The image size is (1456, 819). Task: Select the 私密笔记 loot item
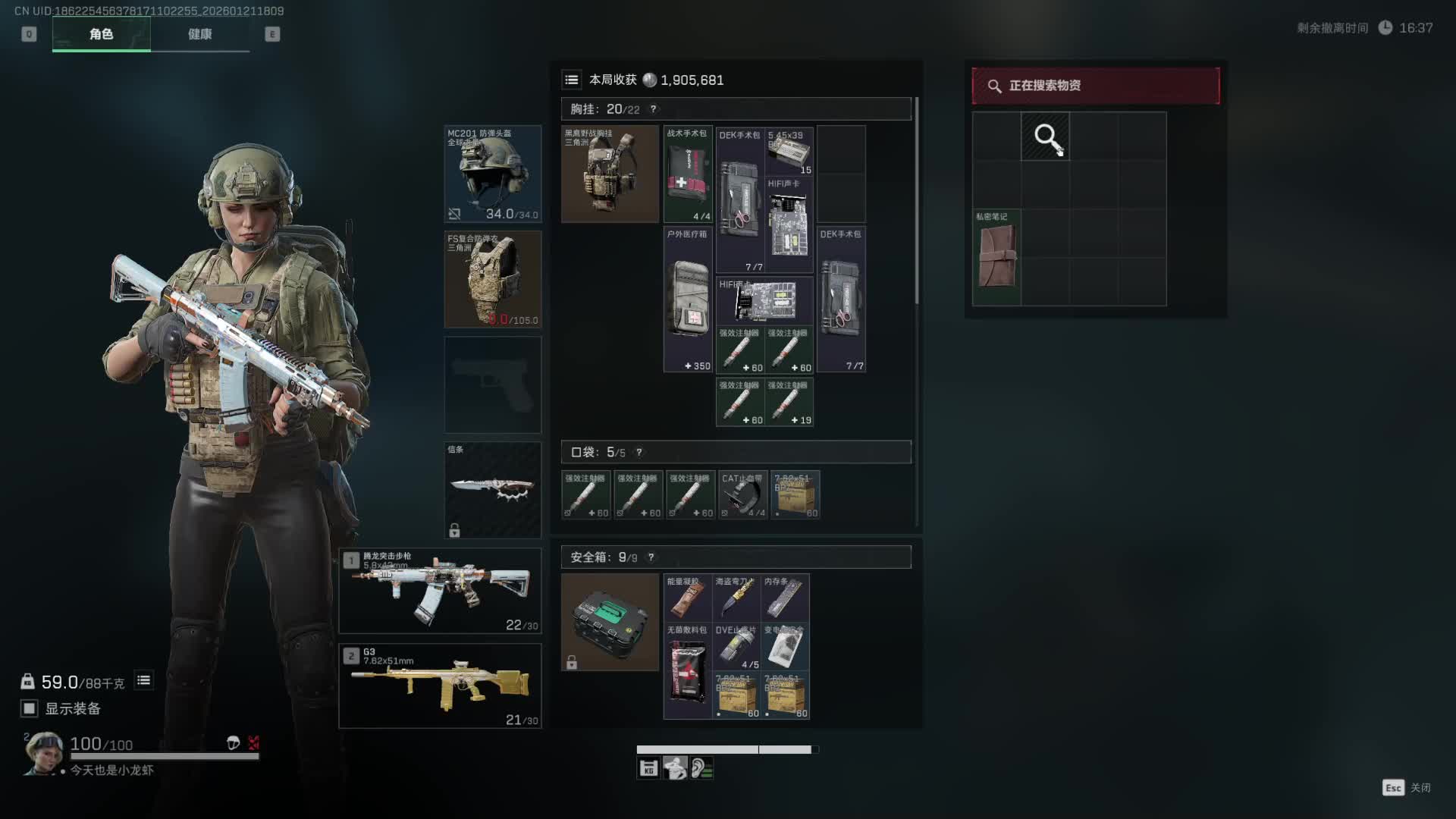point(996,257)
